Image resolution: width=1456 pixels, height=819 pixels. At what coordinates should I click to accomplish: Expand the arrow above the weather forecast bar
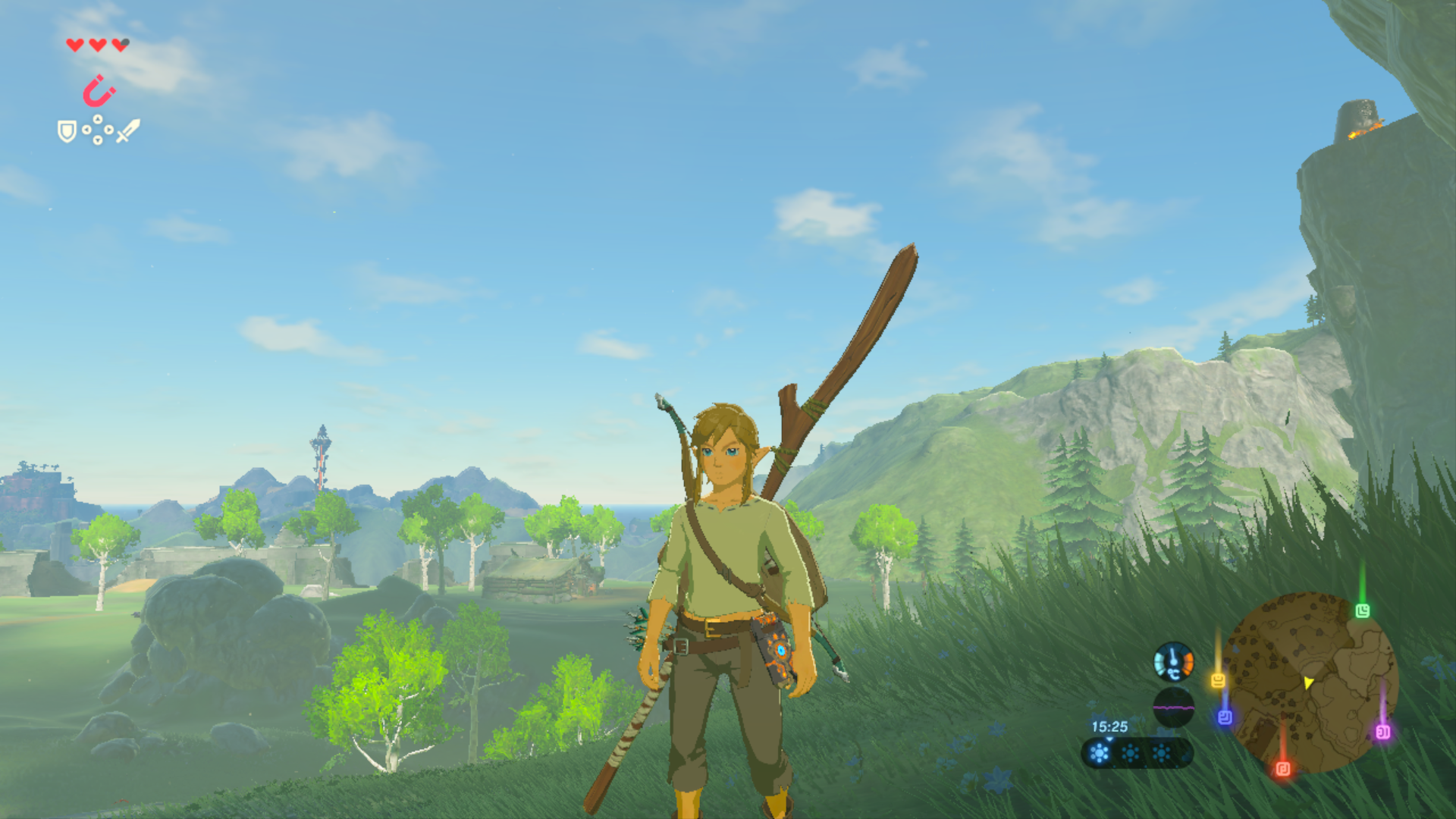coord(1110,739)
